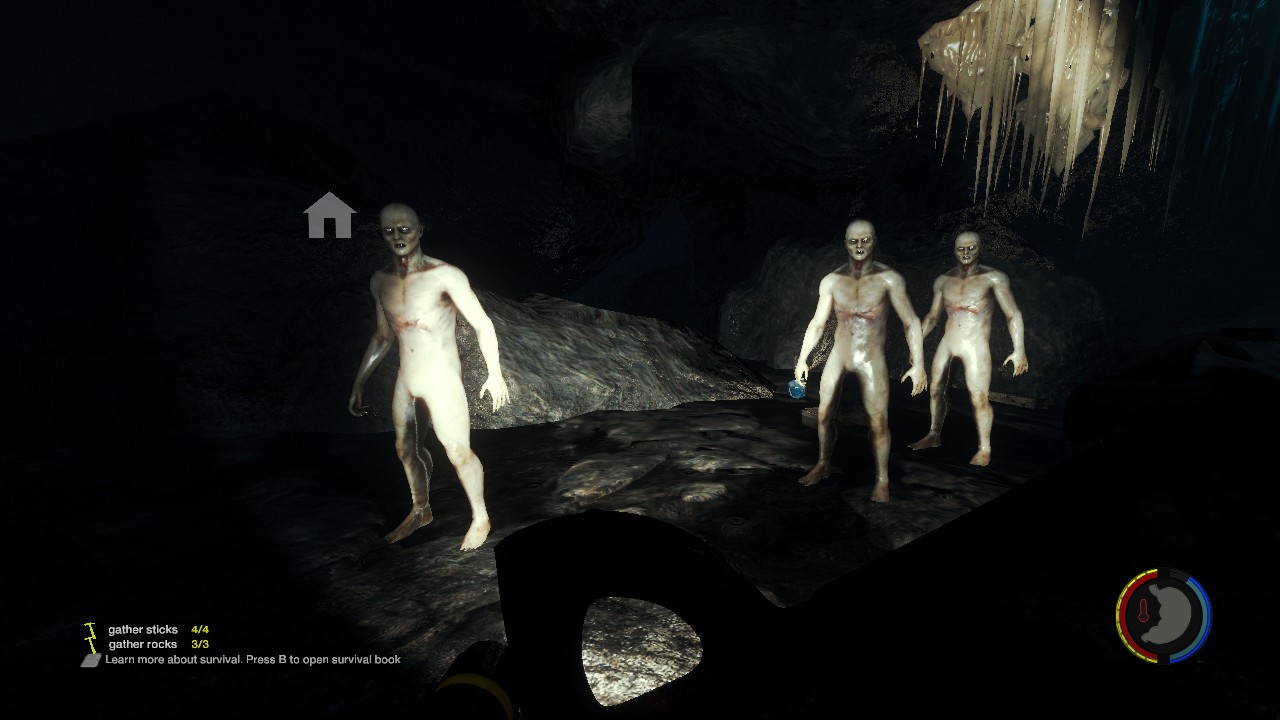Click the survival book hint icon
Screen dimensions: 1280x720
[91, 660]
